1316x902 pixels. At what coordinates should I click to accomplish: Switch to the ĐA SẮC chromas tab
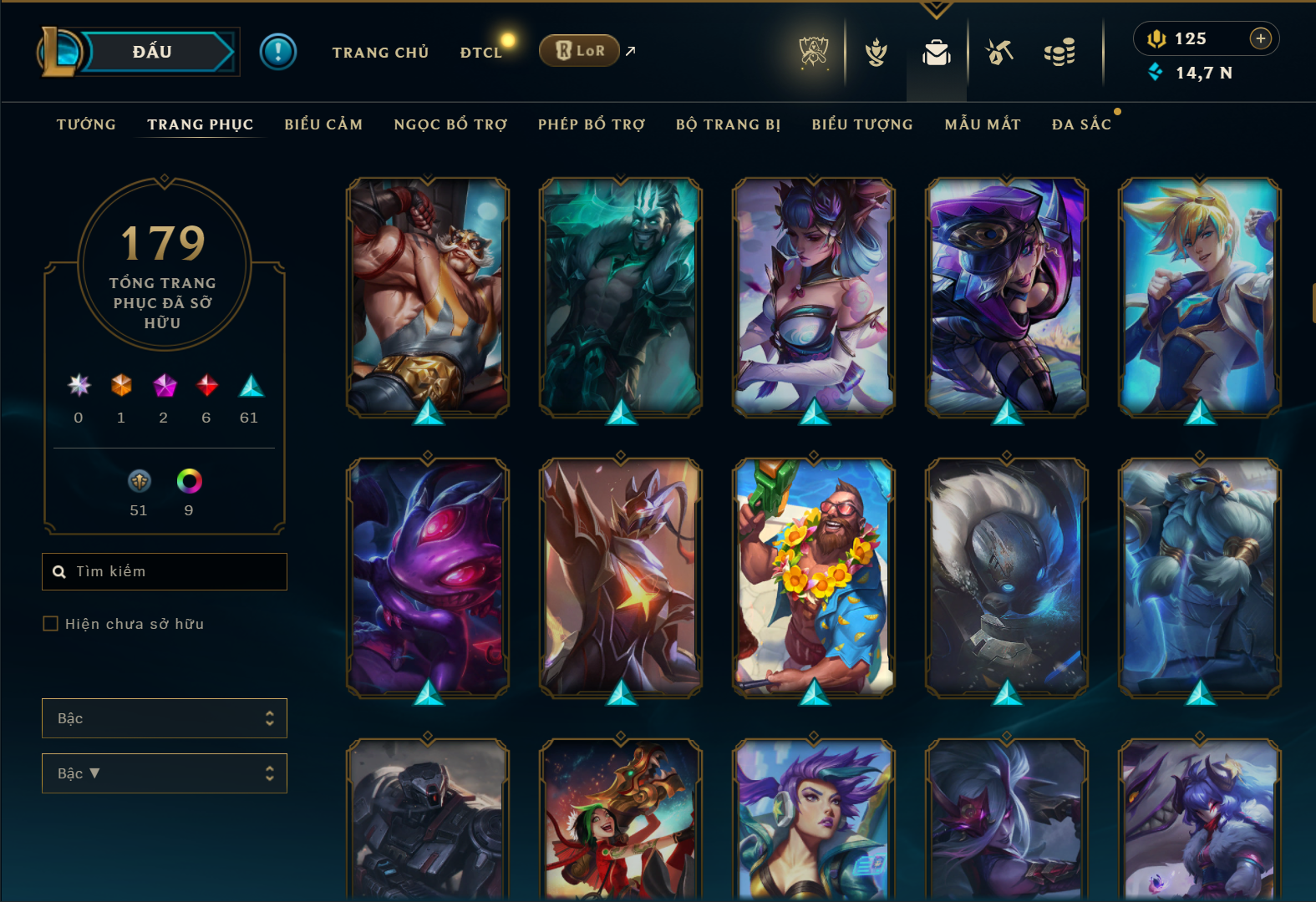(1081, 124)
